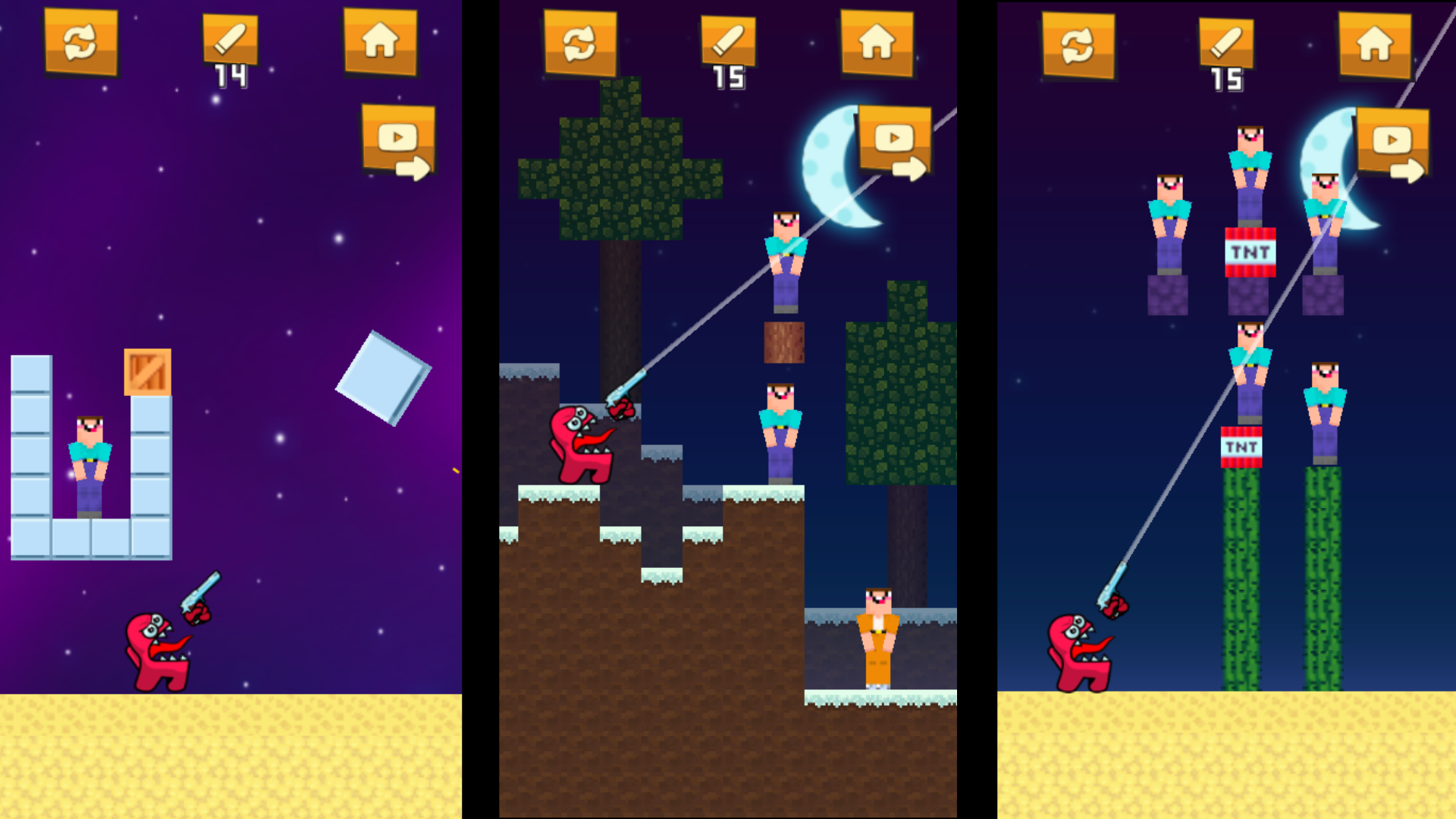
Task: Click the wooden log block below the Noob
Action: pyautogui.click(x=783, y=341)
